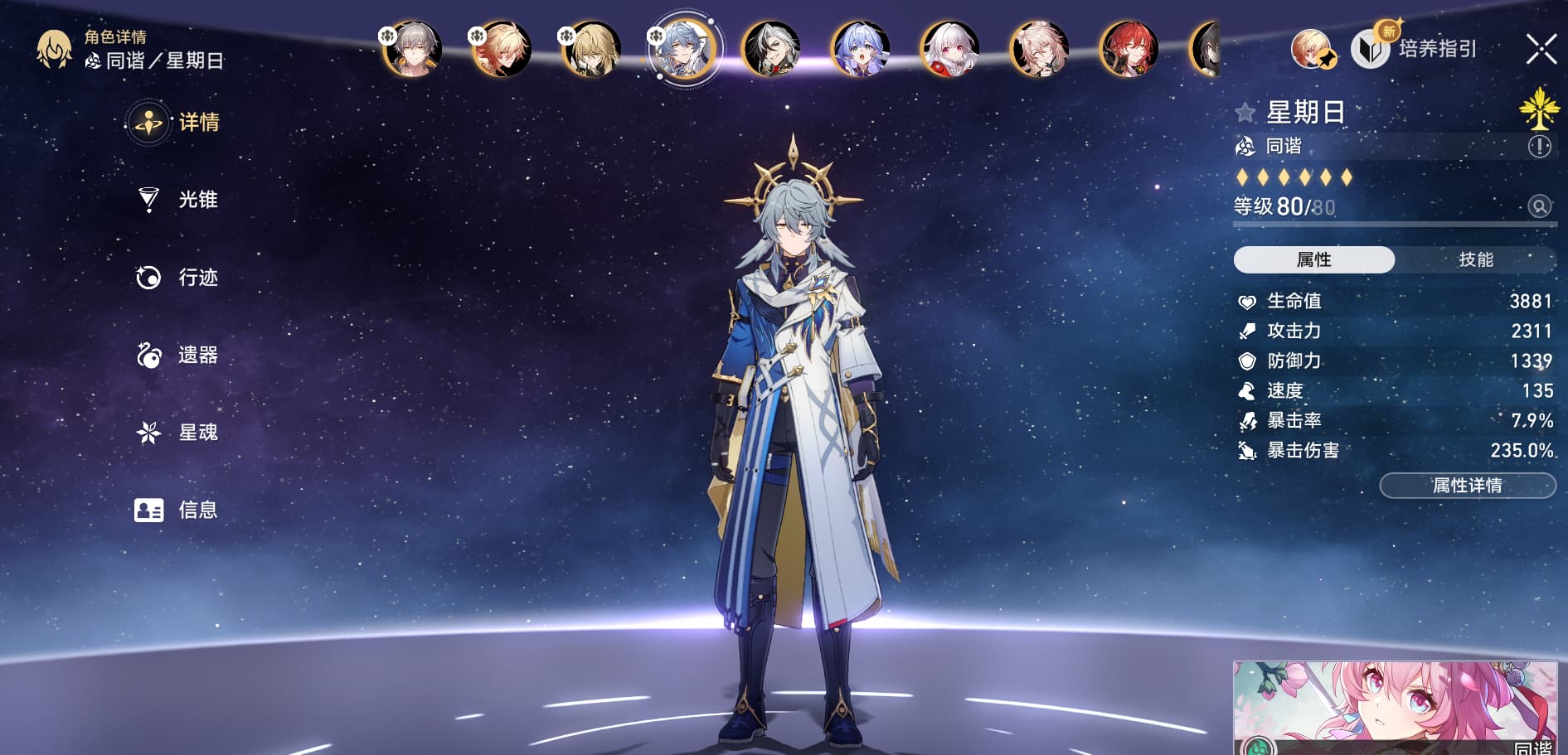Toggle the favorite star beside 星期日
The height and width of the screenshot is (755, 1568).
1245,113
